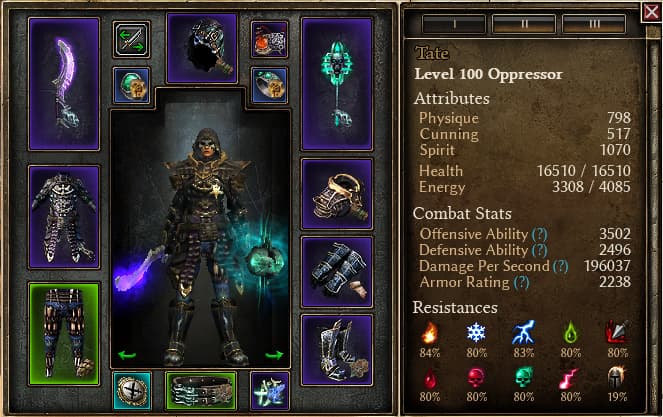Click the chest armor slot
This screenshot has width=663, height=417.
(x=64, y=216)
